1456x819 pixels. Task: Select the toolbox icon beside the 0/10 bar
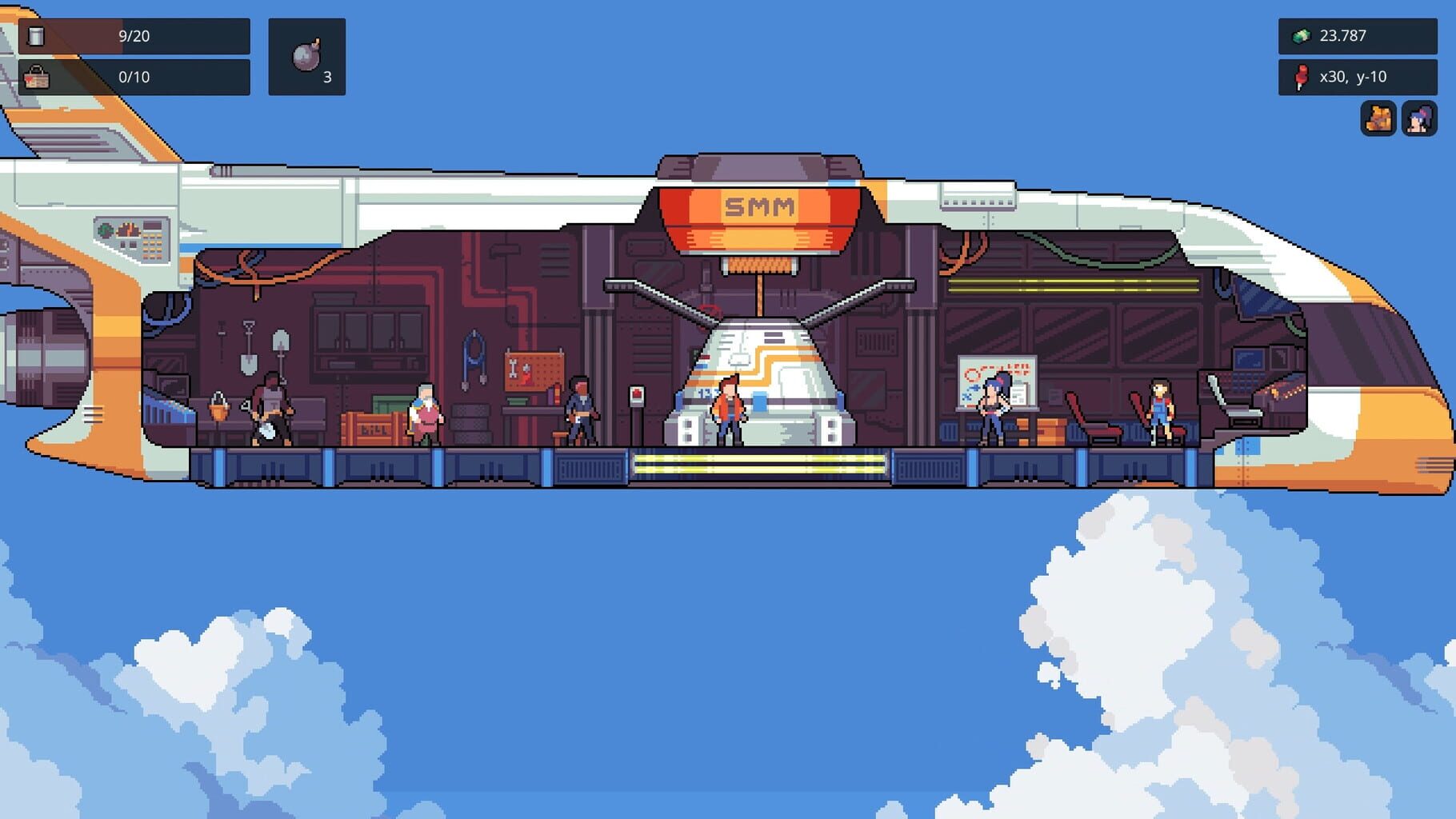pos(38,78)
